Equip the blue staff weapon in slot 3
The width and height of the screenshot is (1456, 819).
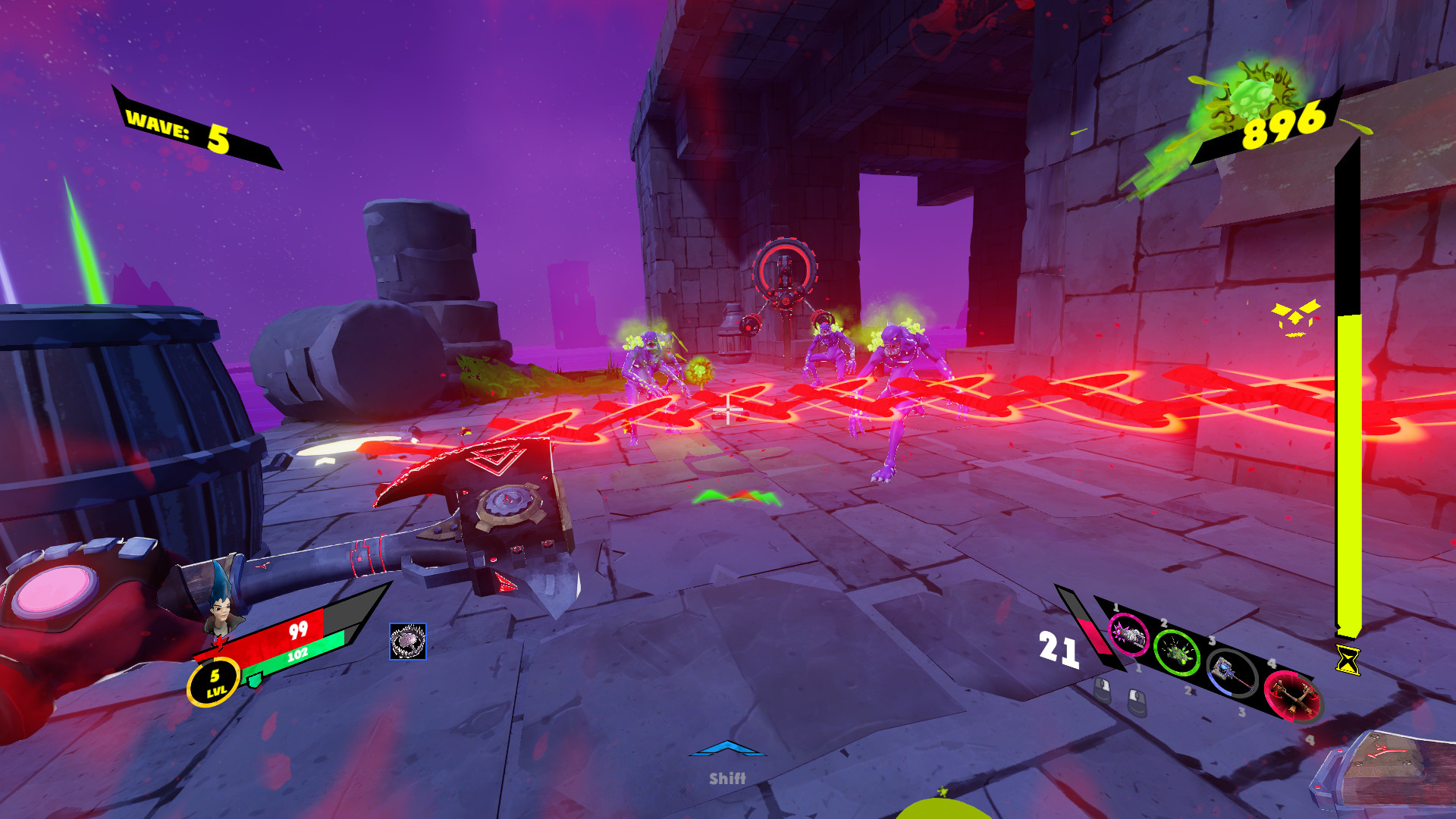pos(1232,675)
